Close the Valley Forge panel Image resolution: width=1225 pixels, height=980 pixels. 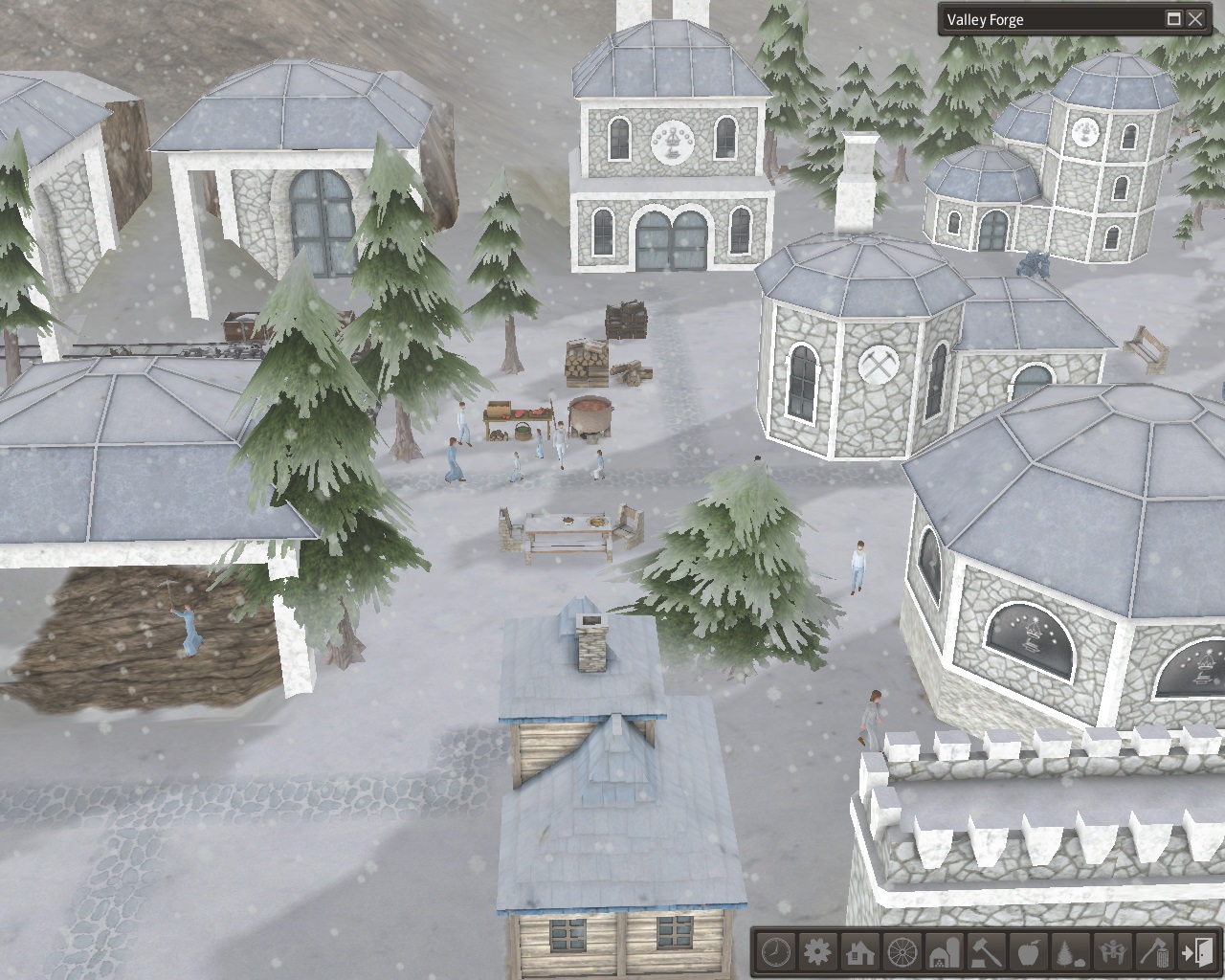pyautogui.click(x=1196, y=19)
